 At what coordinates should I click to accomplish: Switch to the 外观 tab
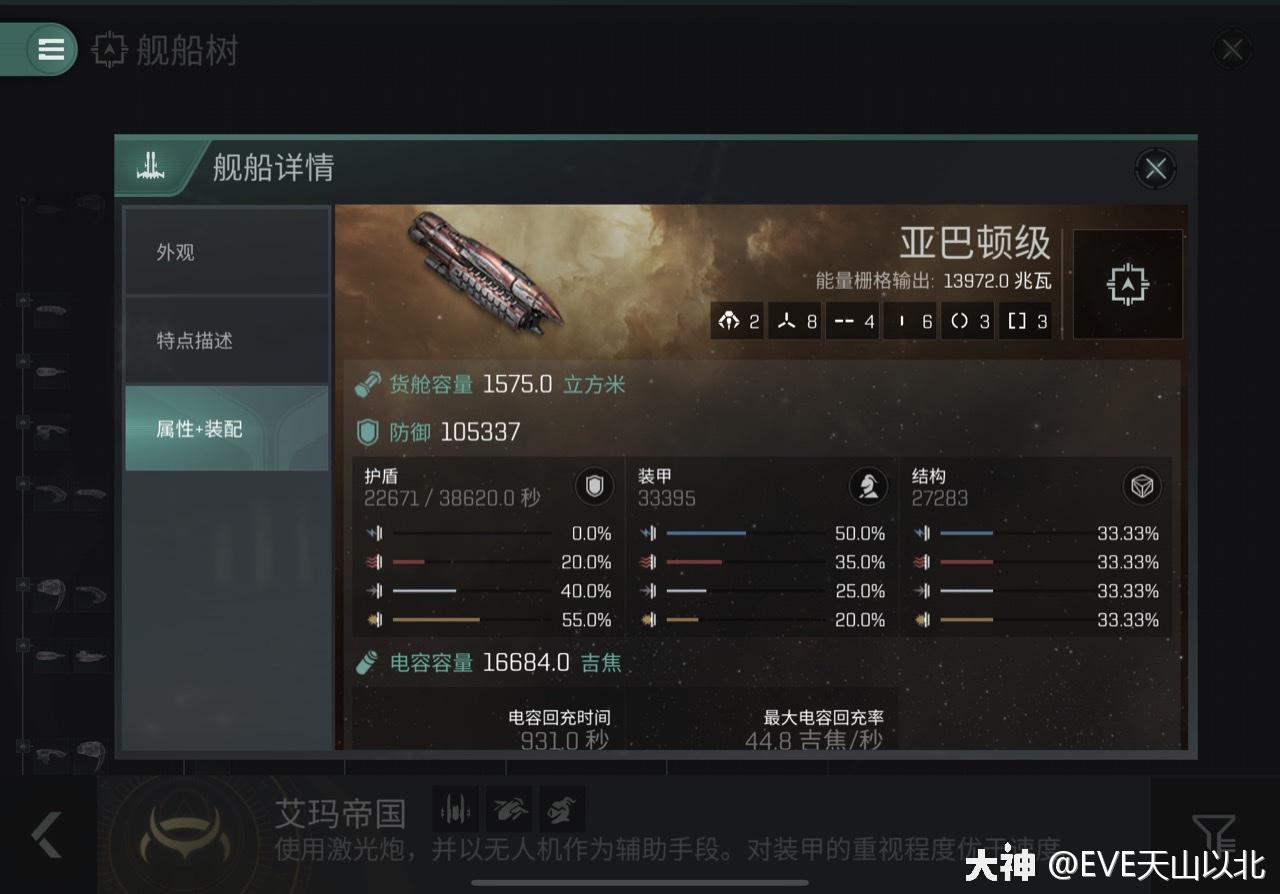[x=227, y=253]
